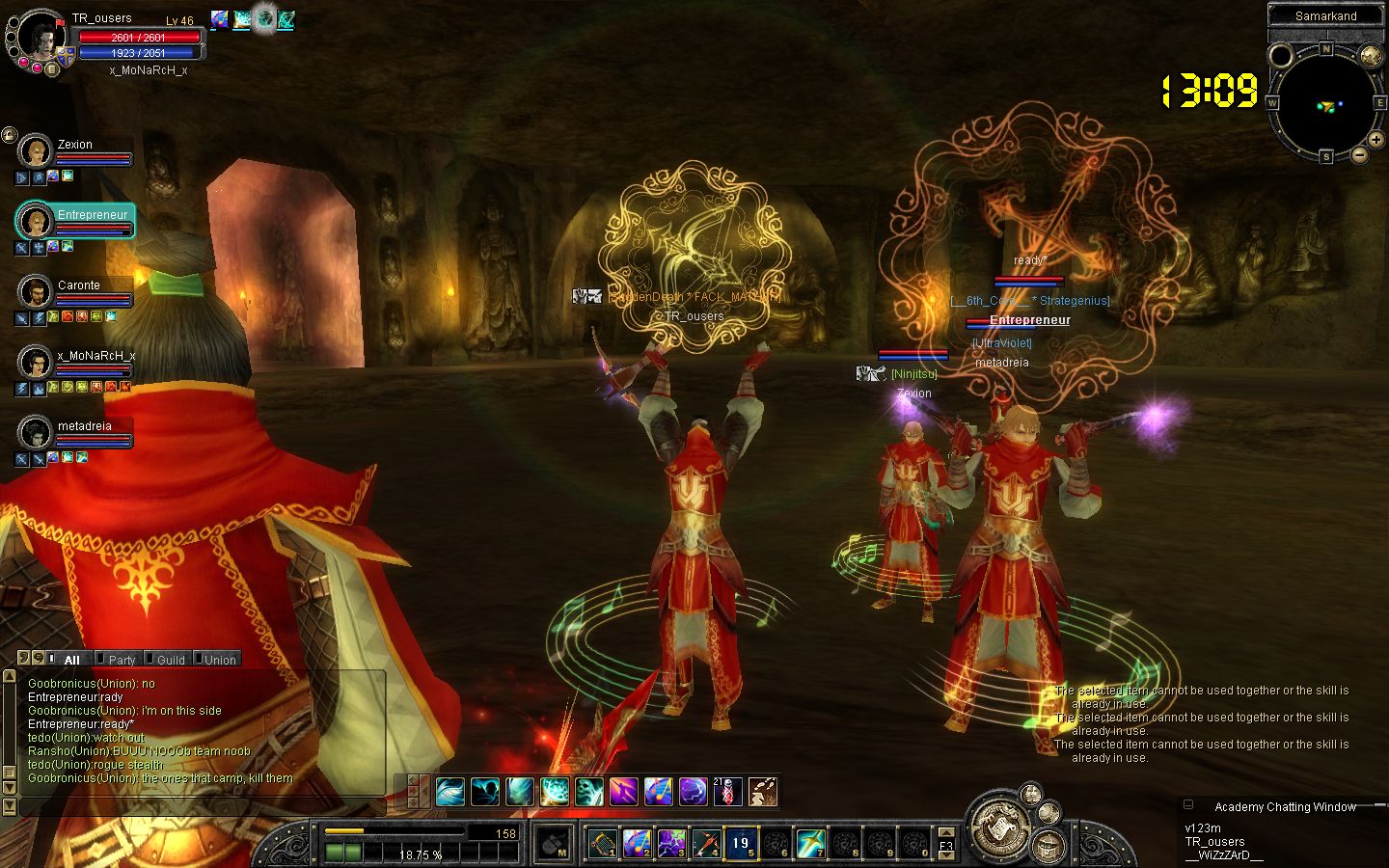The height and width of the screenshot is (868, 1389).
Task: Open the Academy Chatting Window
Action: (x=1285, y=806)
